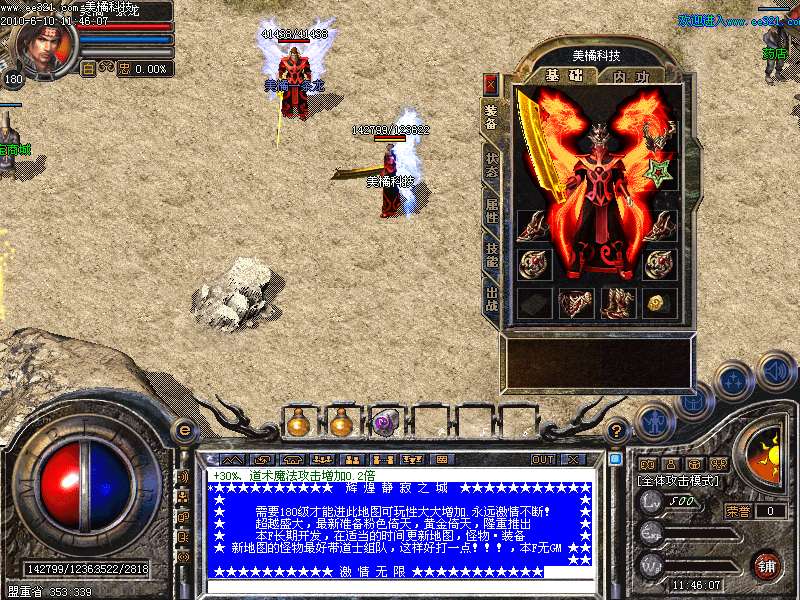Screen dimensions: 800x600
Task: Close the chat window with X button
Action: click(573, 460)
